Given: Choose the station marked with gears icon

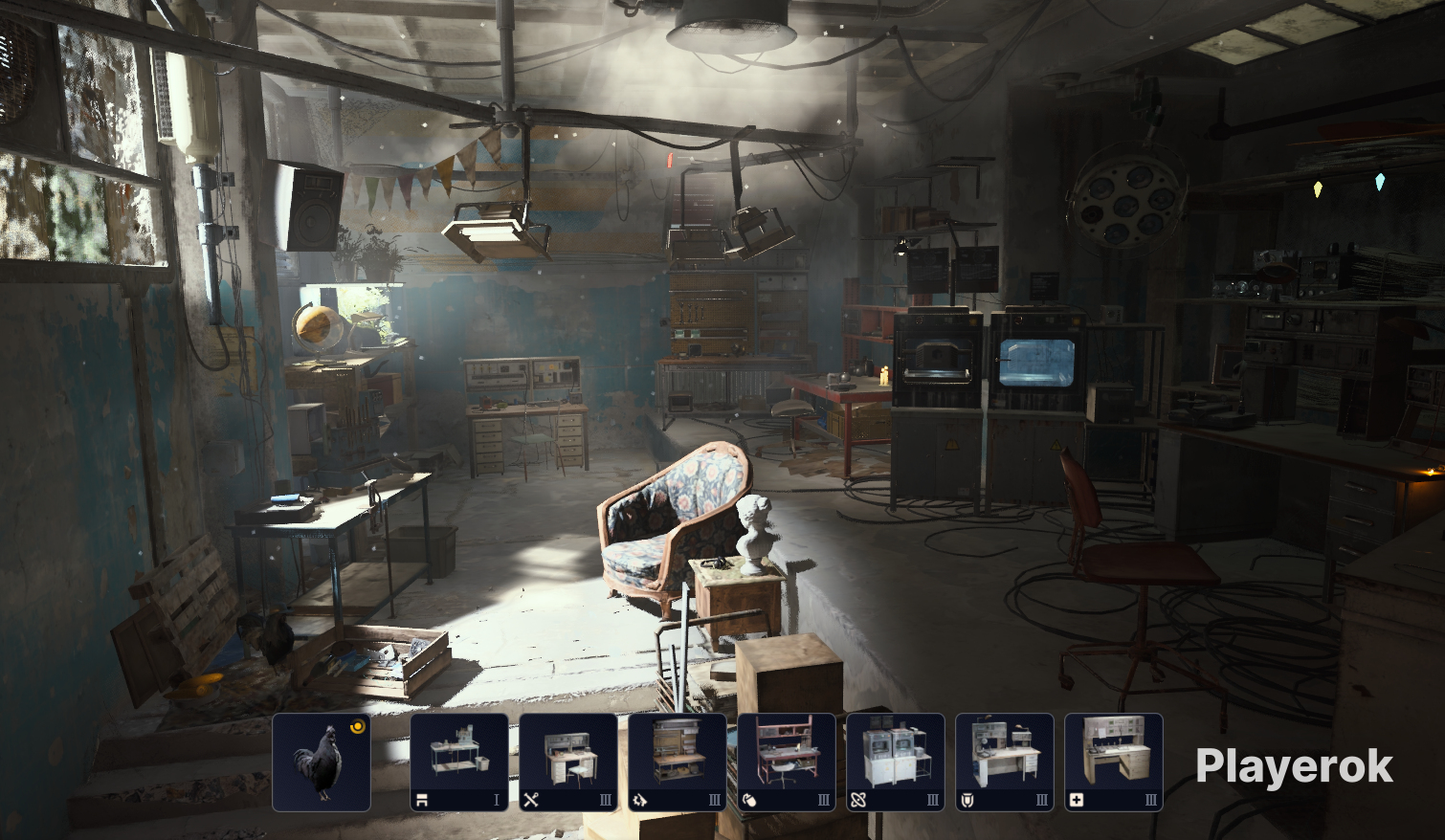Looking at the screenshot, I should click(678, 763).
